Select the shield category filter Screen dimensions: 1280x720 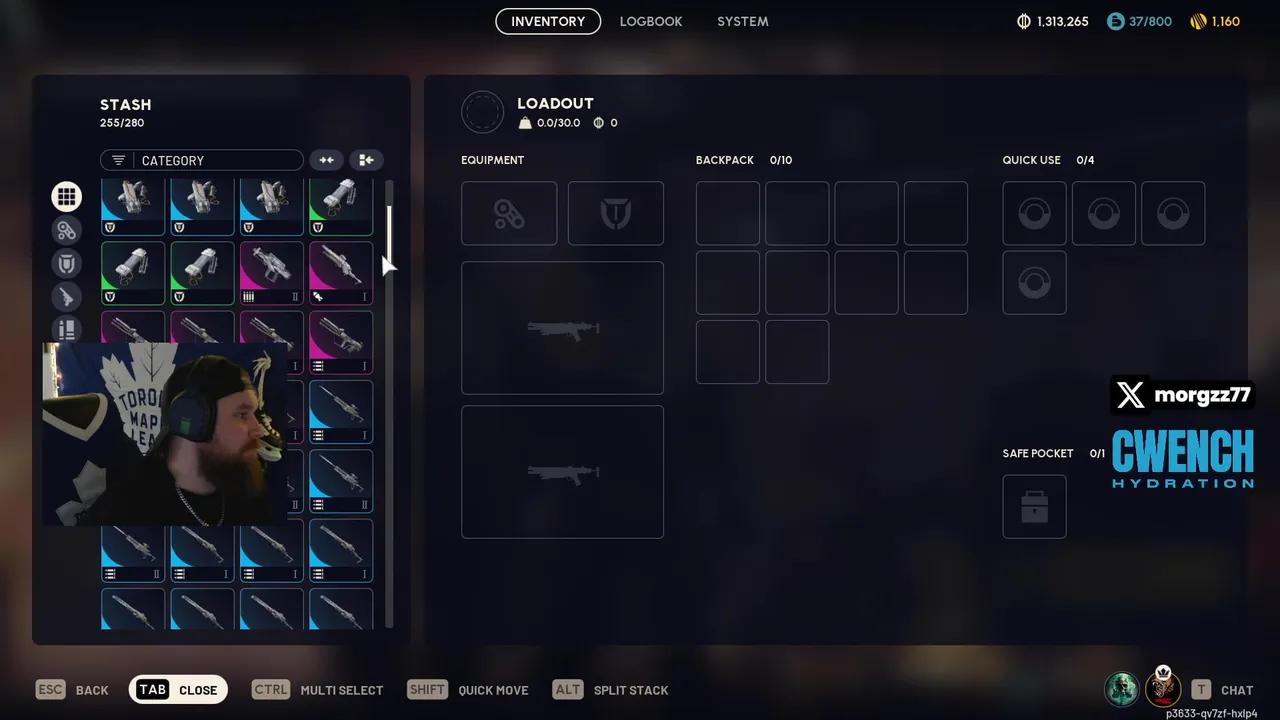coord(66,263)
